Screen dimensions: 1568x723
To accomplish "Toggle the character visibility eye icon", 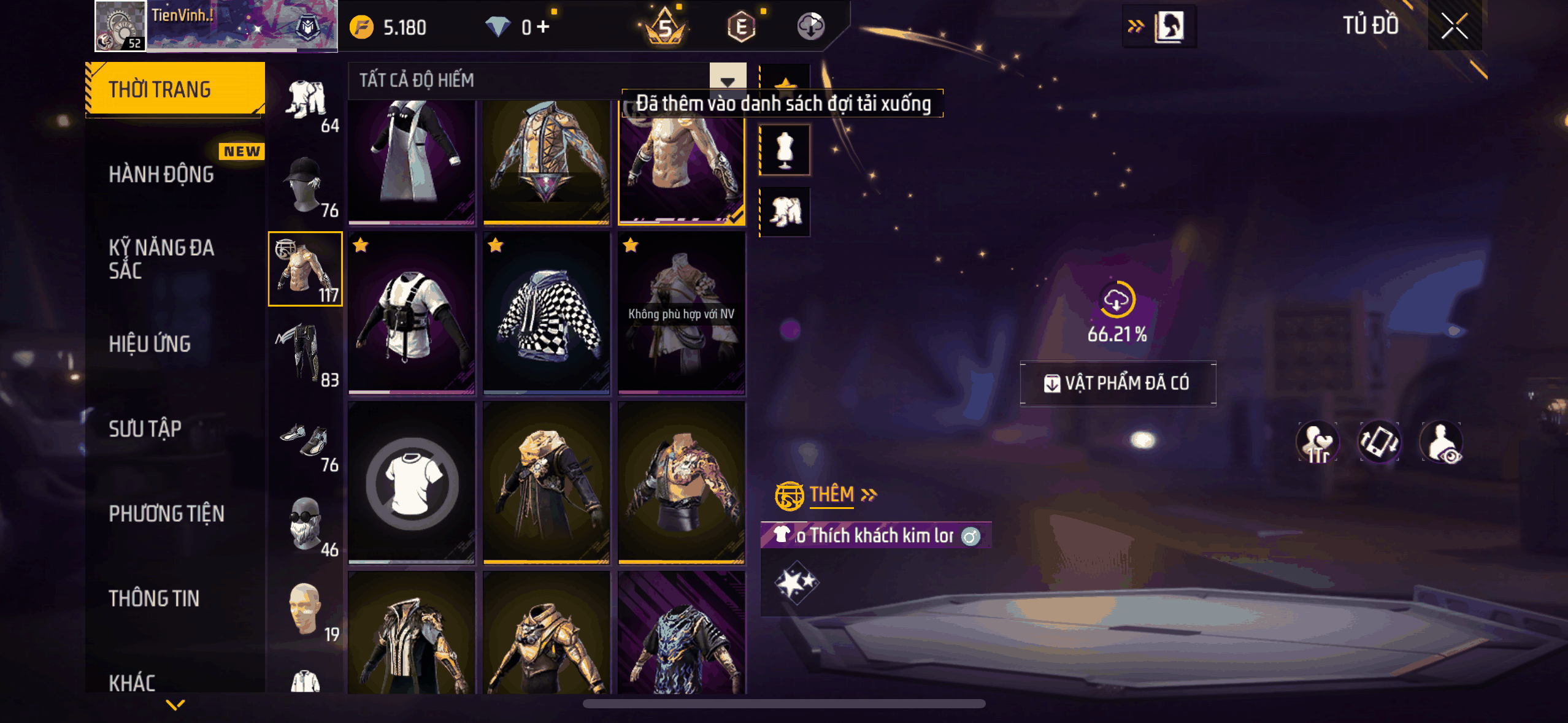I will click(1442, 442).
